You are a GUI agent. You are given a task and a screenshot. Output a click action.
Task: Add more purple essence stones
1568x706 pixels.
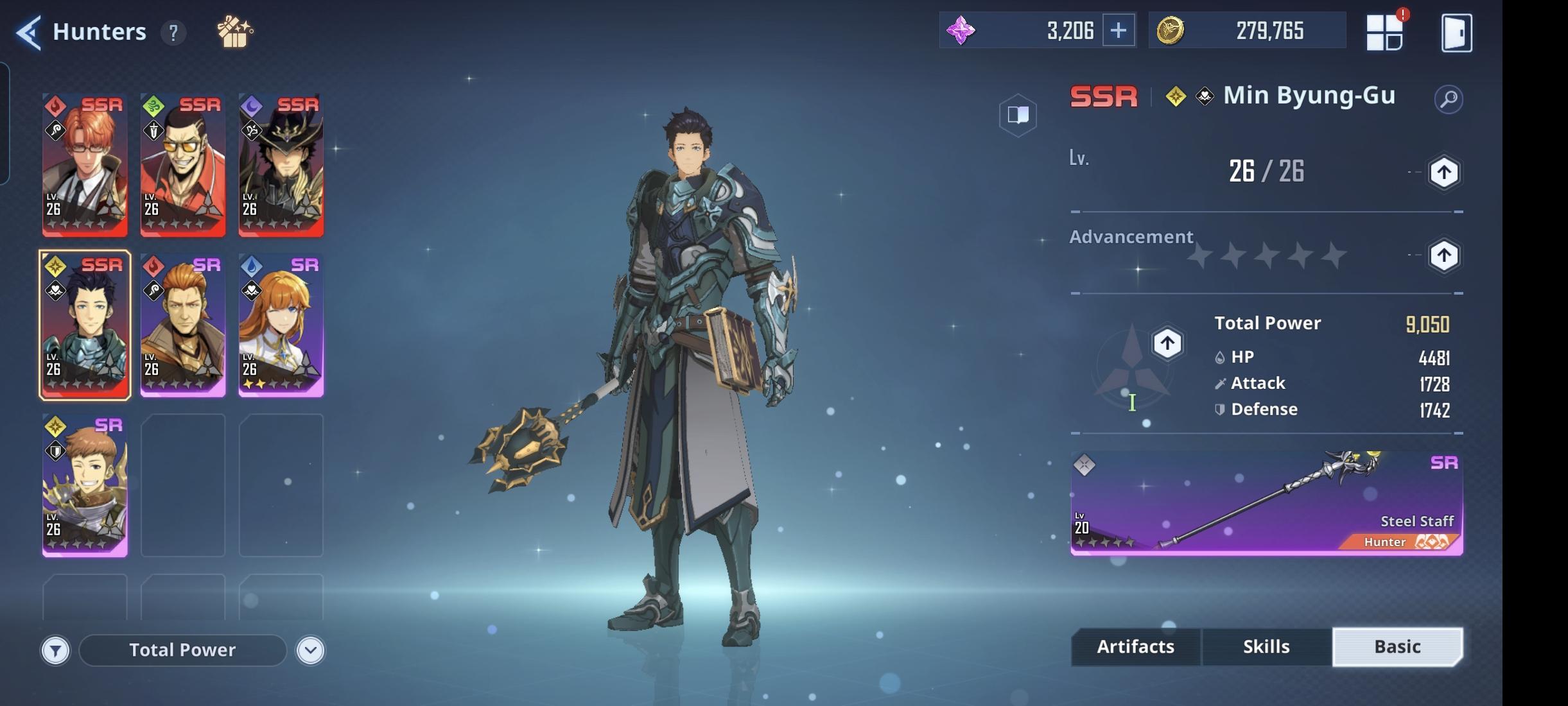pyautogui.click(x=1118, y=30)
